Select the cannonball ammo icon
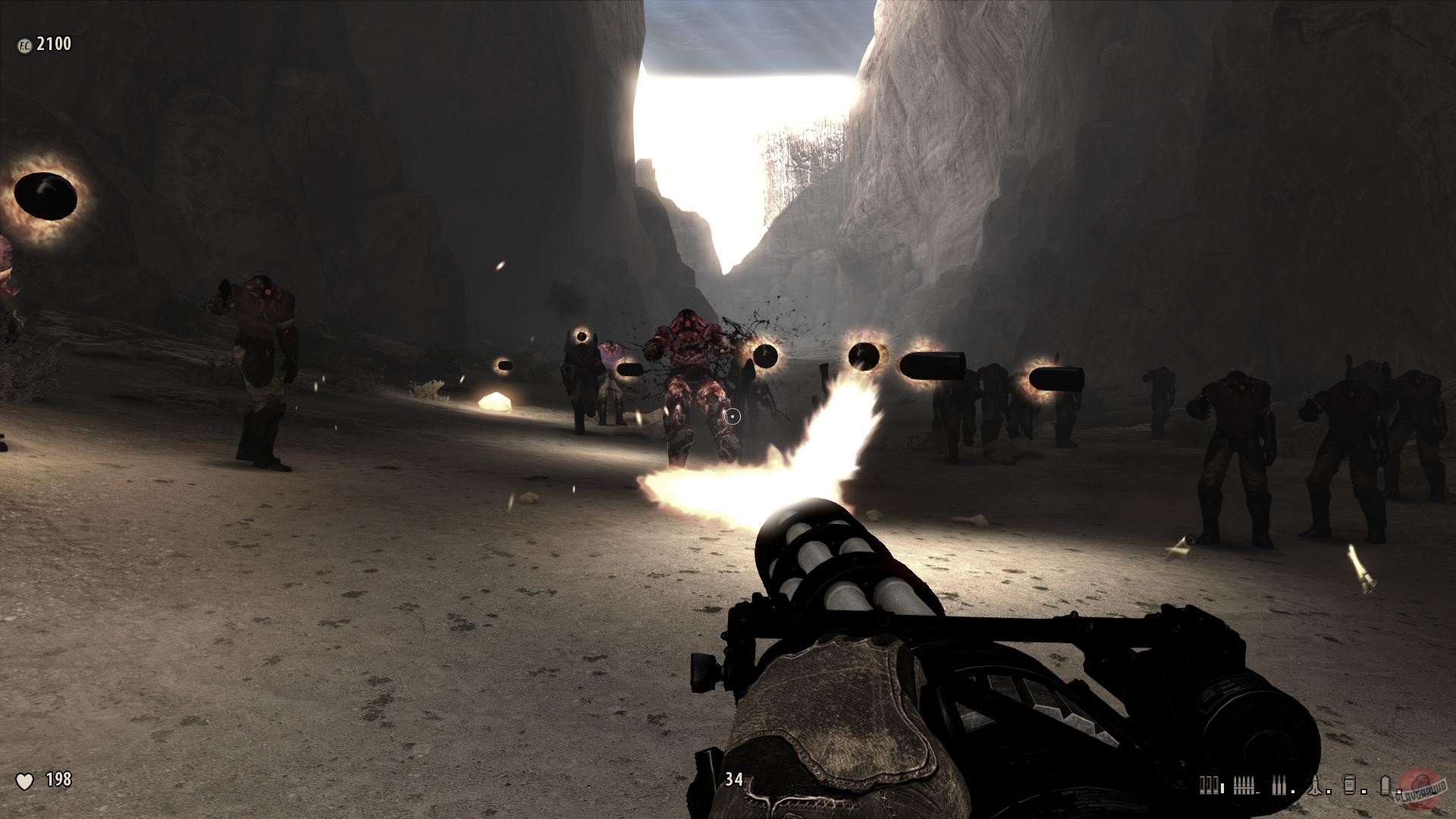 tap(1385, 785)
